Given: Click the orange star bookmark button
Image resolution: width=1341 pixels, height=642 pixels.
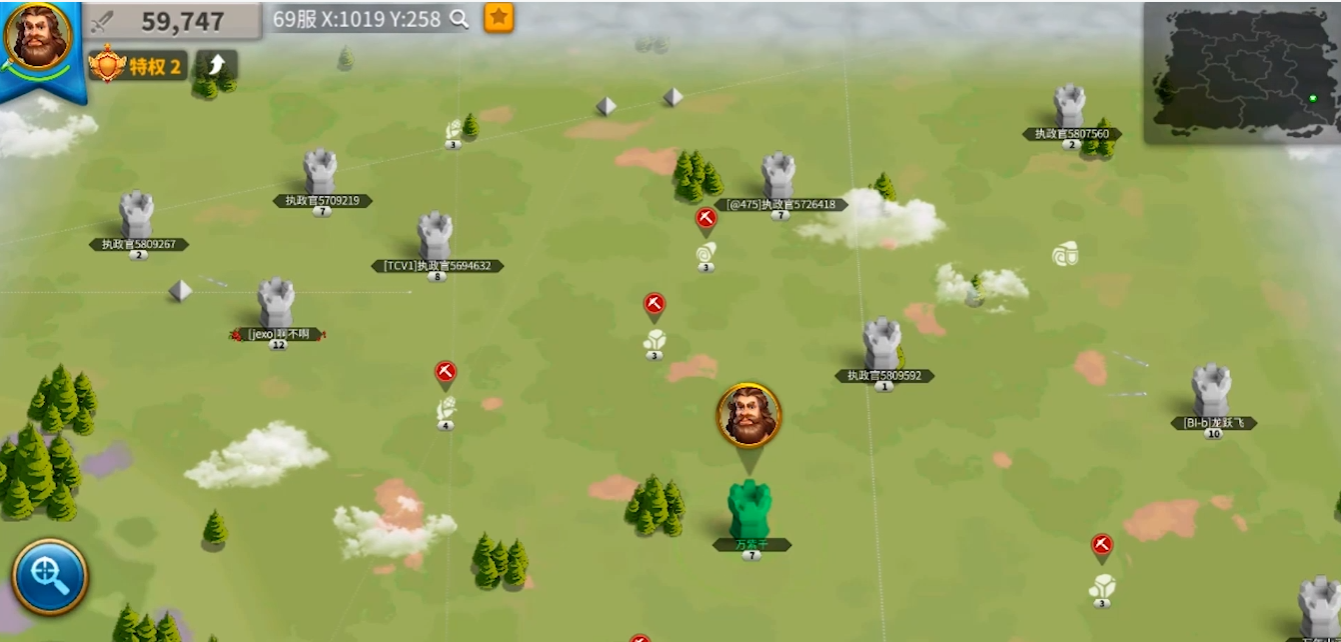Looking at the screenshot, I should [499, 17].
